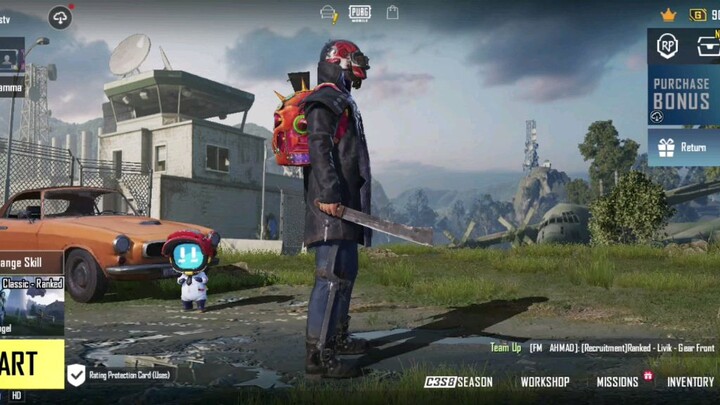Open the Inventory
The image size is (720, 405).
click(x=690, y=382)
